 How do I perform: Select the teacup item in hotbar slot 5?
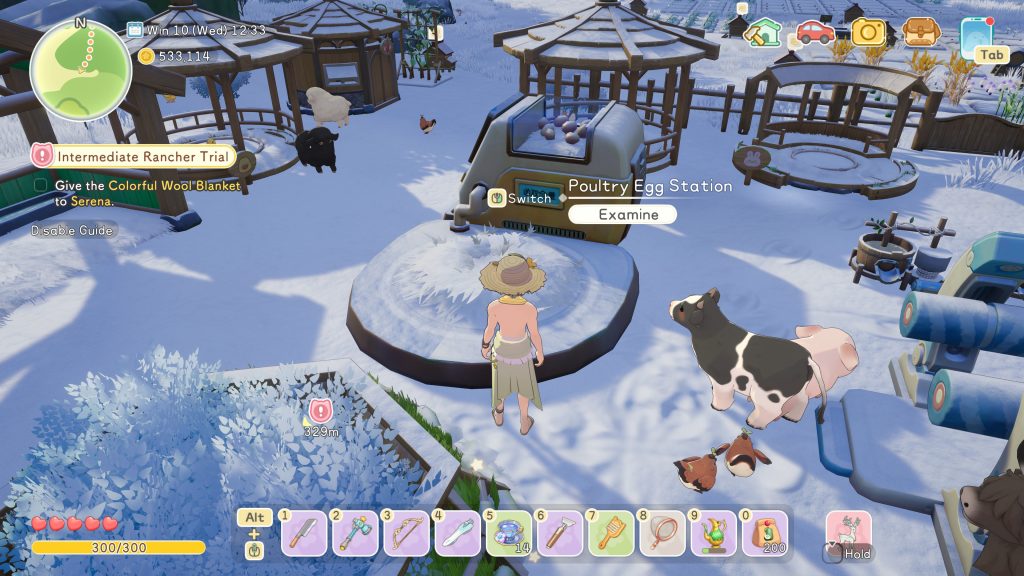pos(509,533)
